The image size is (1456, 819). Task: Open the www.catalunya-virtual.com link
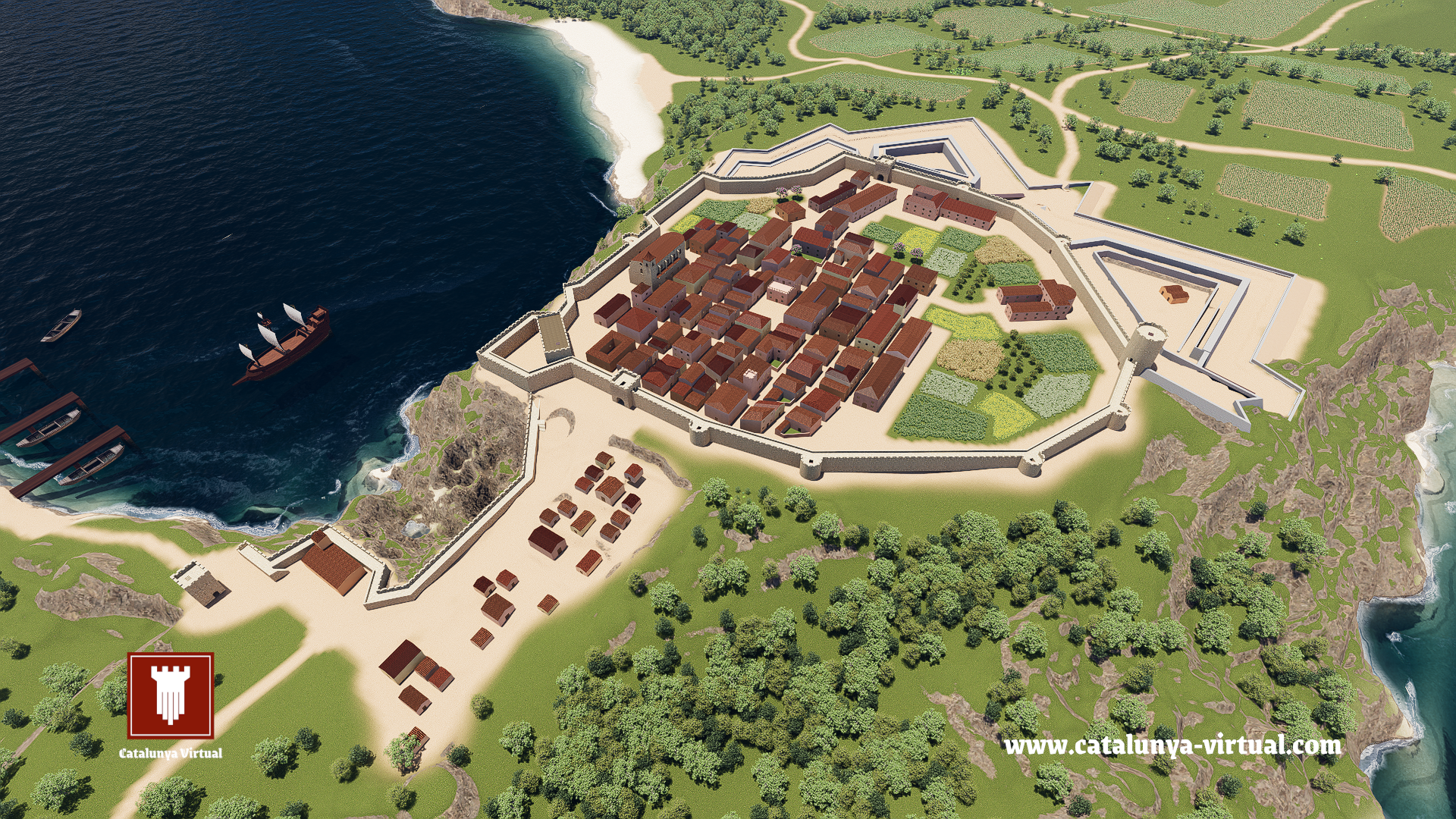(1172, 746)
